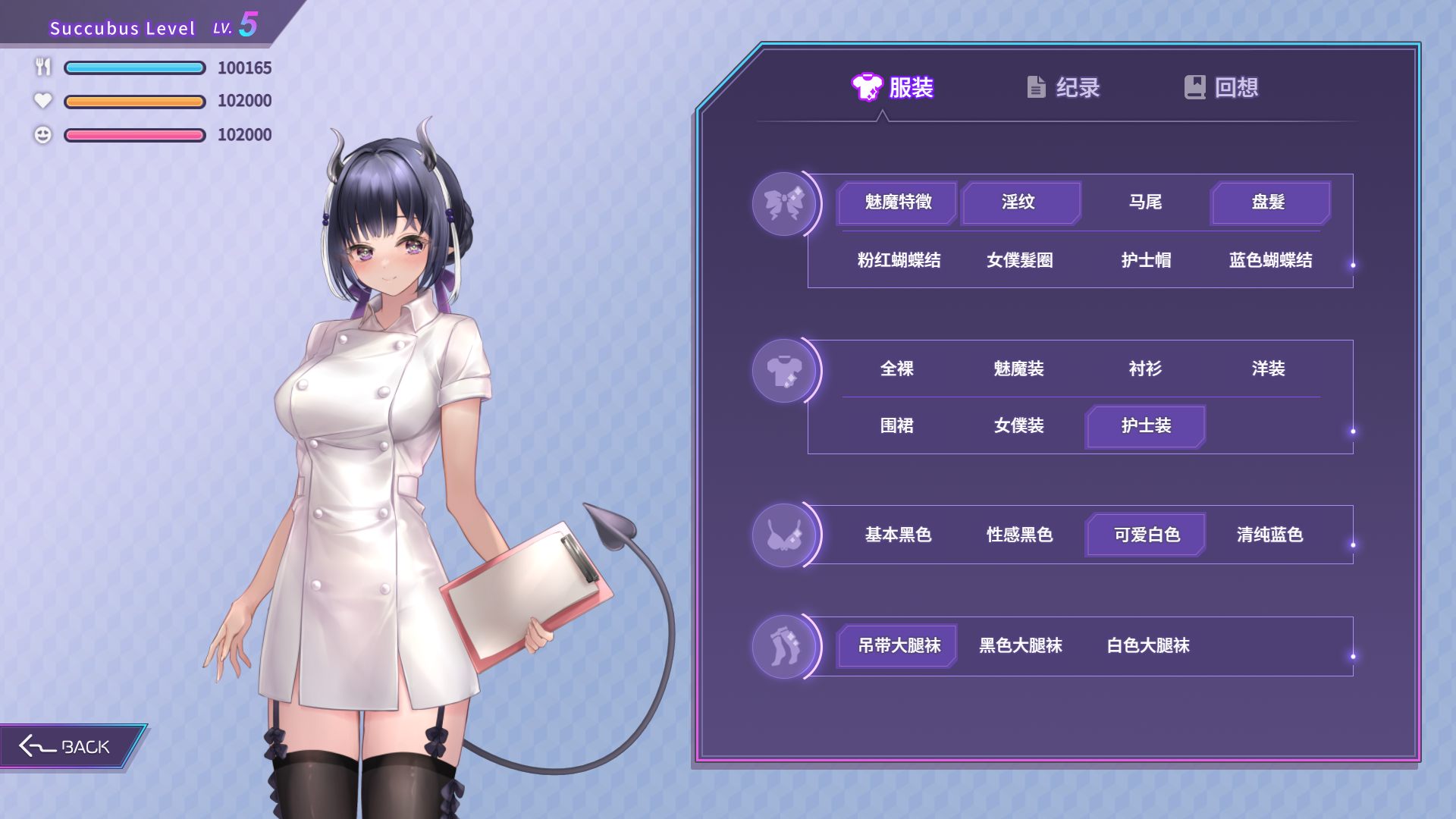
Task: Toggle the 淫纹 body marking option
Action: tap(1021, 202)
